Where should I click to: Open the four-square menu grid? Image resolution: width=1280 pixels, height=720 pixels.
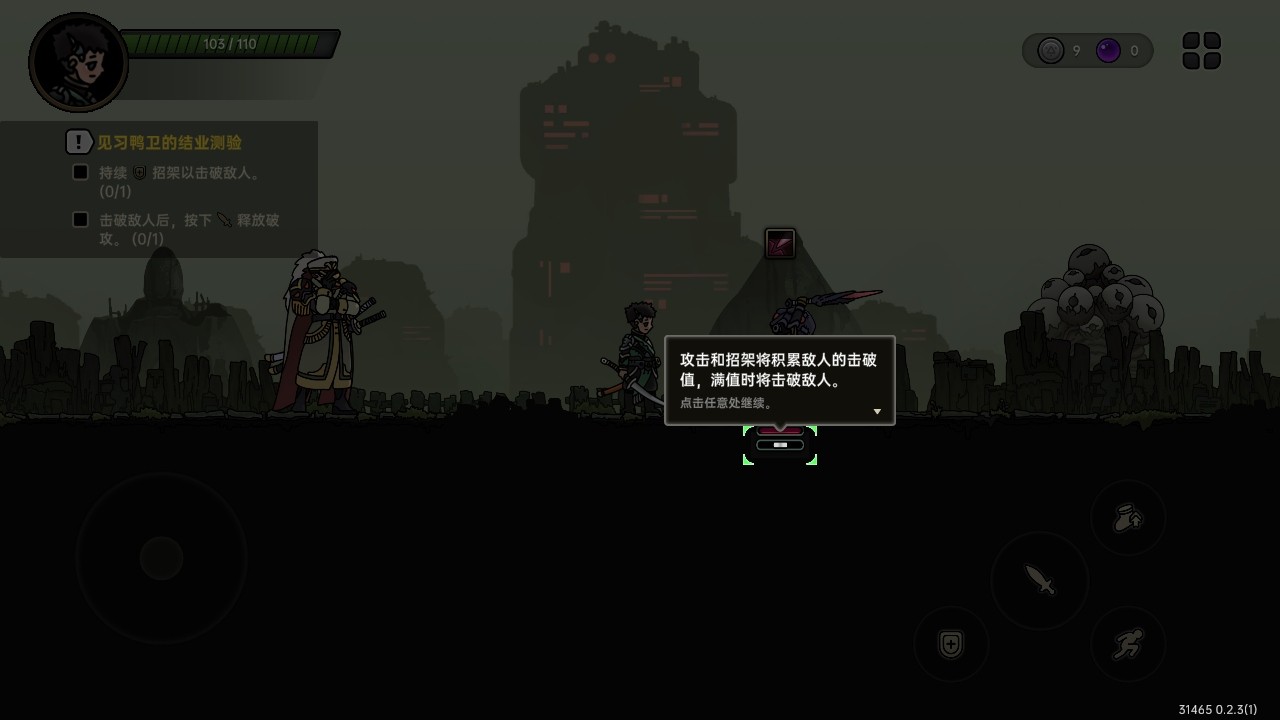(x=1201, y=51)
